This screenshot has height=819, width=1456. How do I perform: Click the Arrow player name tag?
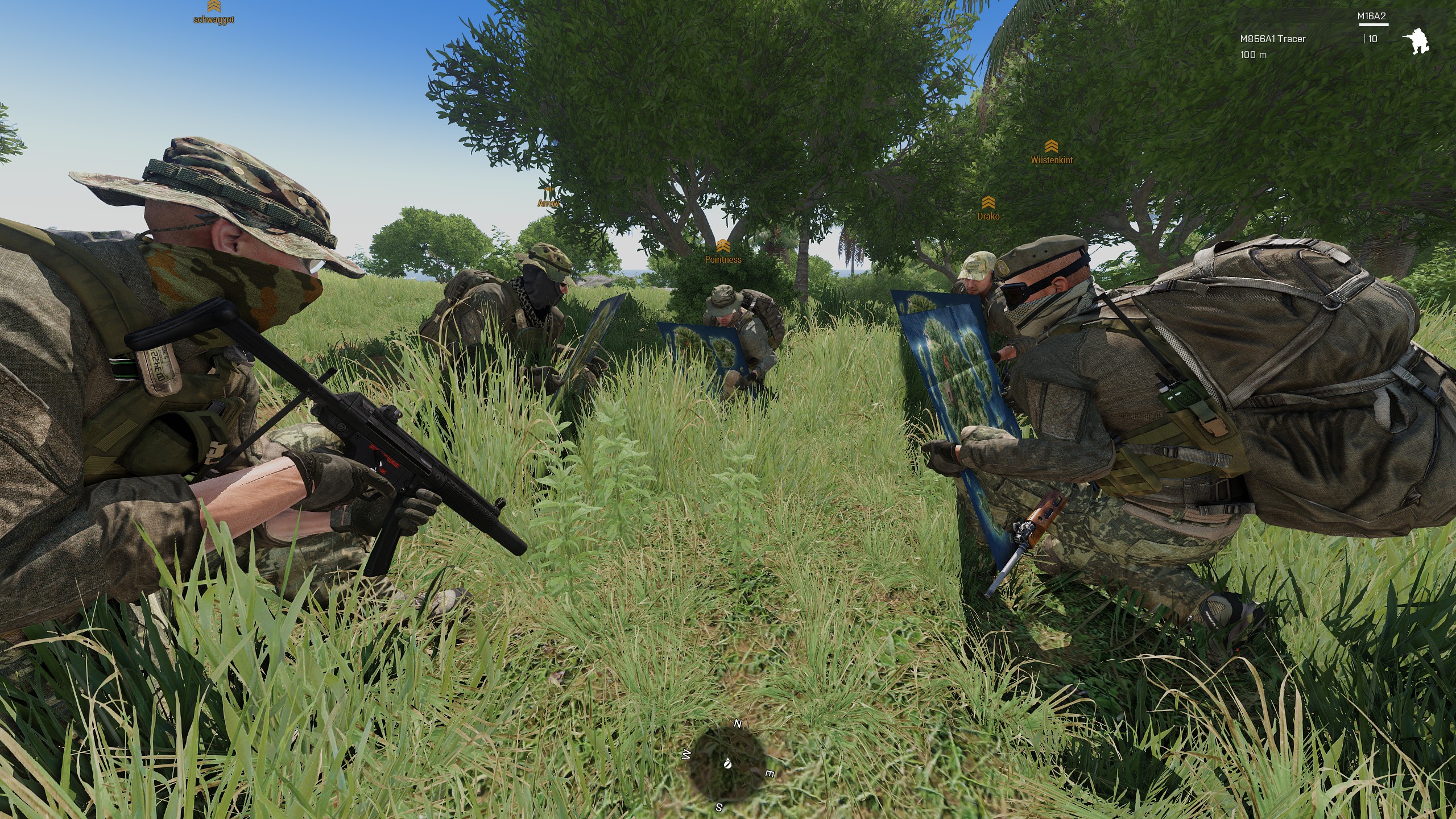(548, 203)
